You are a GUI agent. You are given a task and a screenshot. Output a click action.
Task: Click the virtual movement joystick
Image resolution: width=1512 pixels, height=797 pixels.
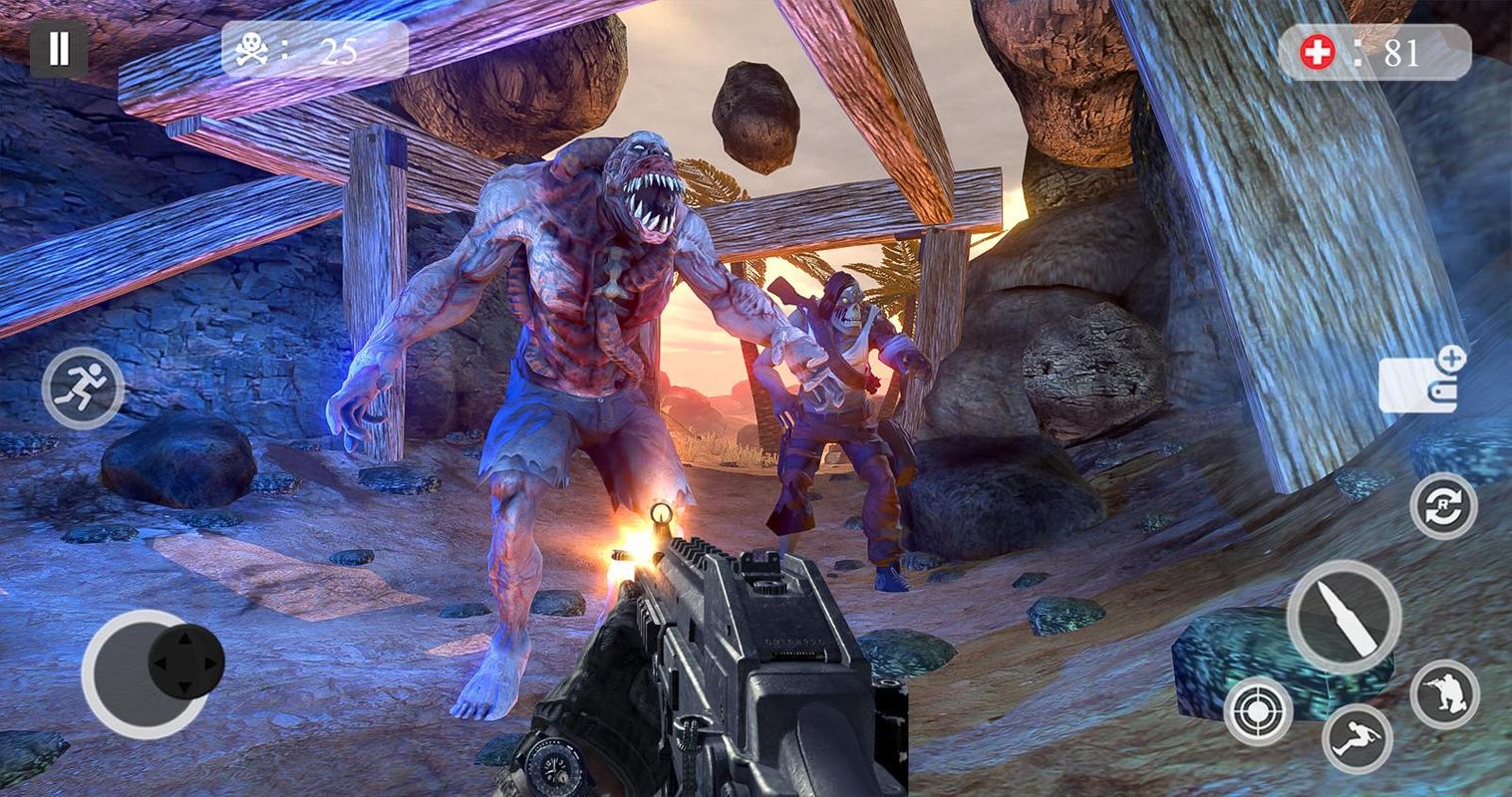pos(185,662)
